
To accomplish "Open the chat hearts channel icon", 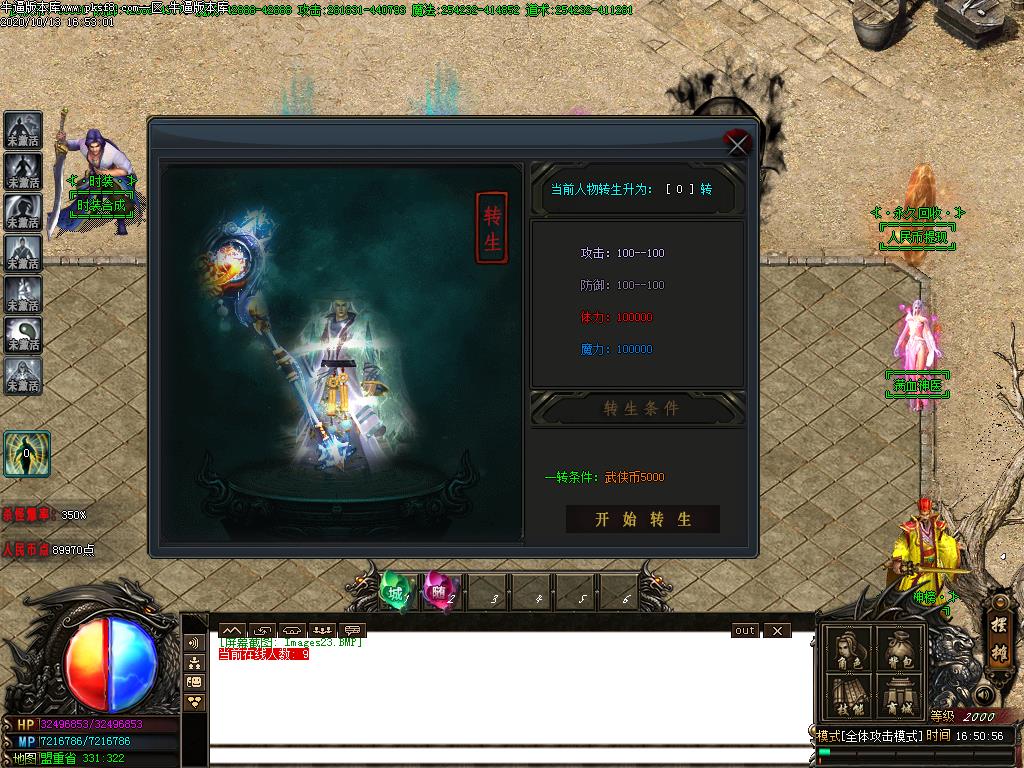I will coord(195,702).
